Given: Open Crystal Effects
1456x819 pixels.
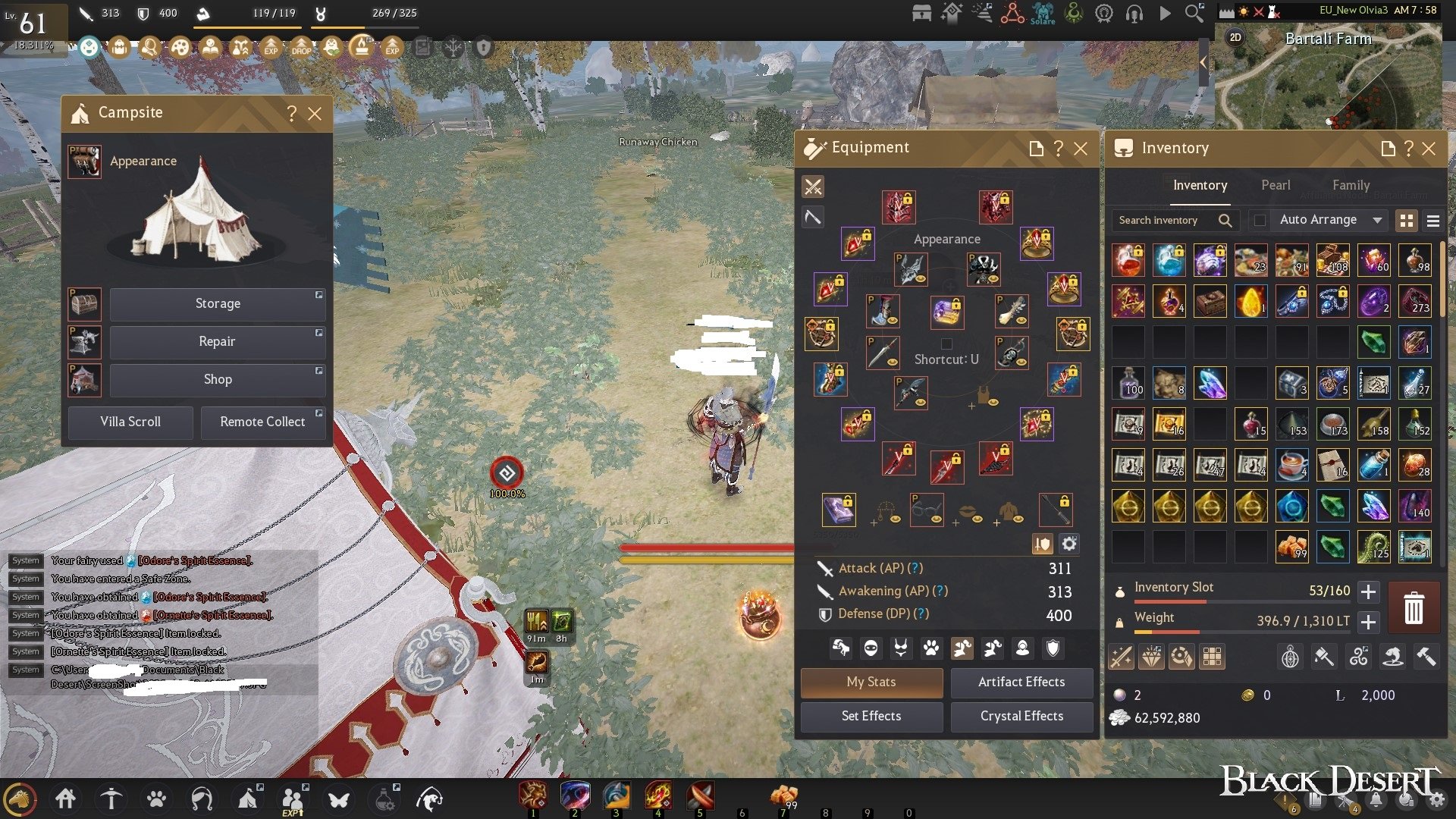Looking at the screenshot, I should click(1021, 716).
